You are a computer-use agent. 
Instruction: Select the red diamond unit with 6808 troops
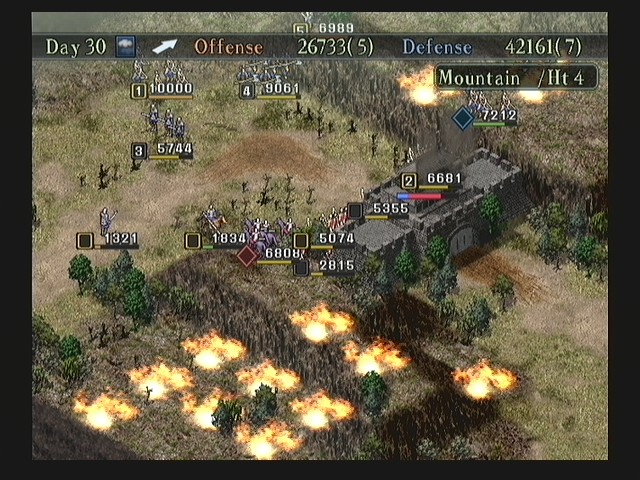[x=248, y=255]
